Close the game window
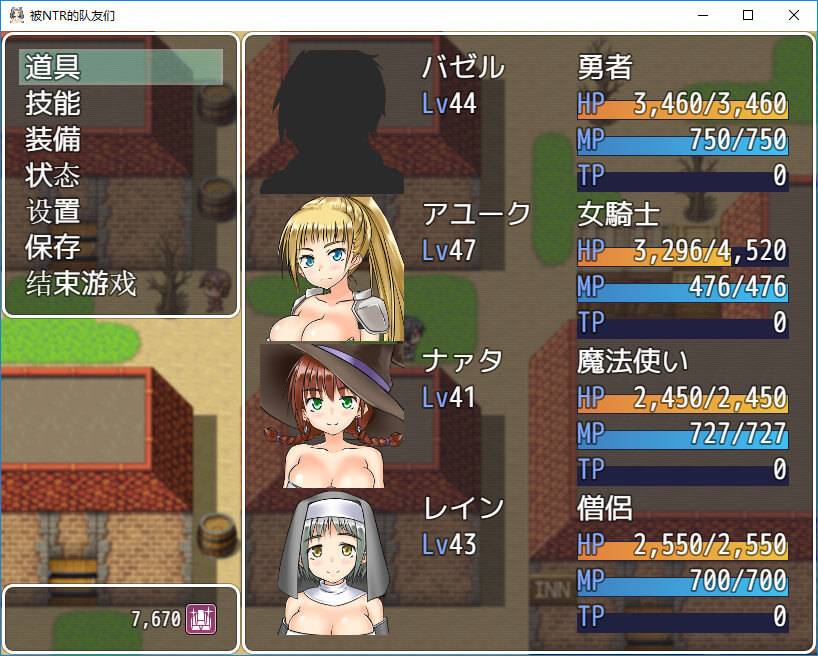 point(794,15)
